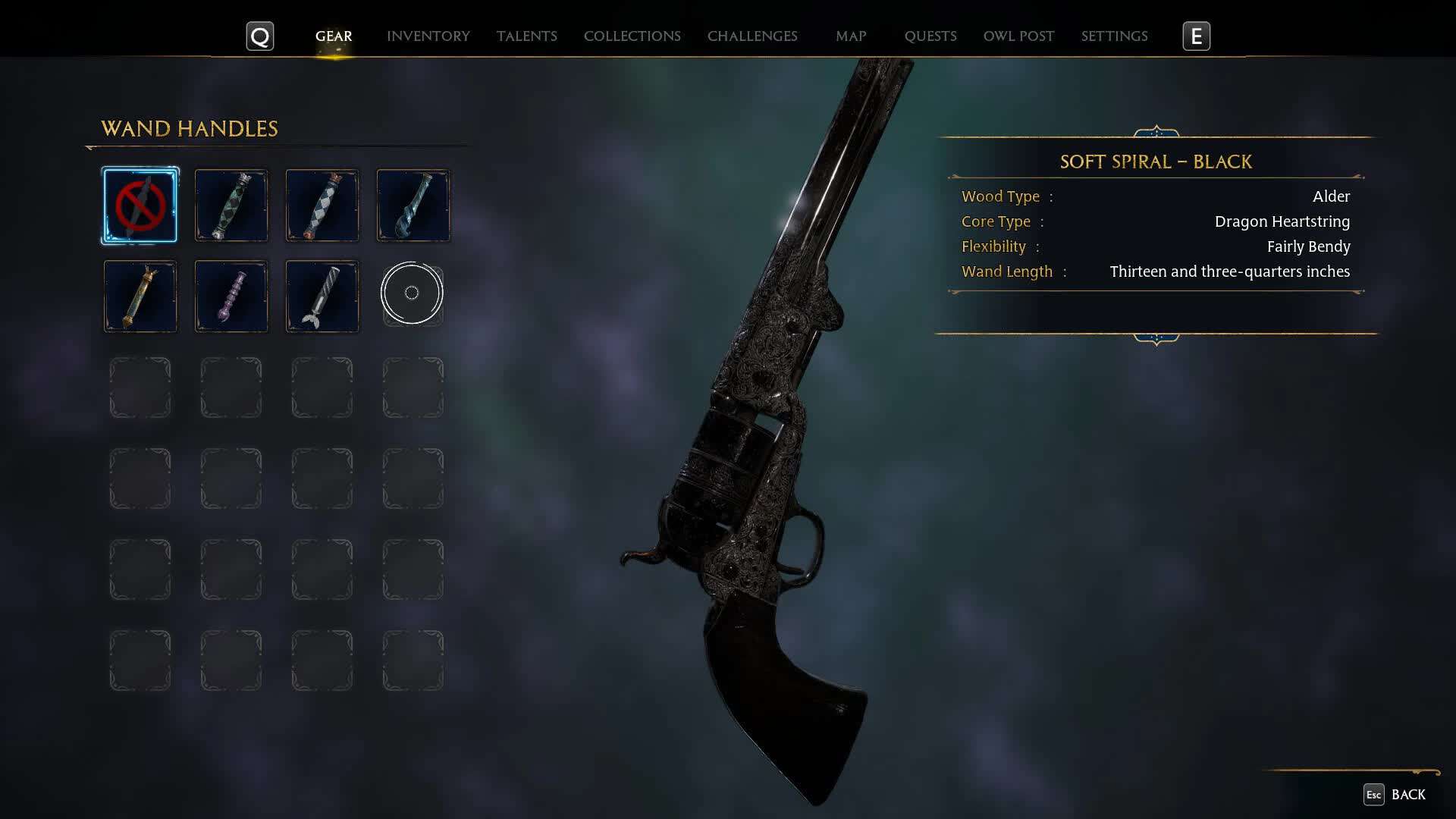
Task: Select the teal swirled wand handle
Action: (x=413, y=206)
